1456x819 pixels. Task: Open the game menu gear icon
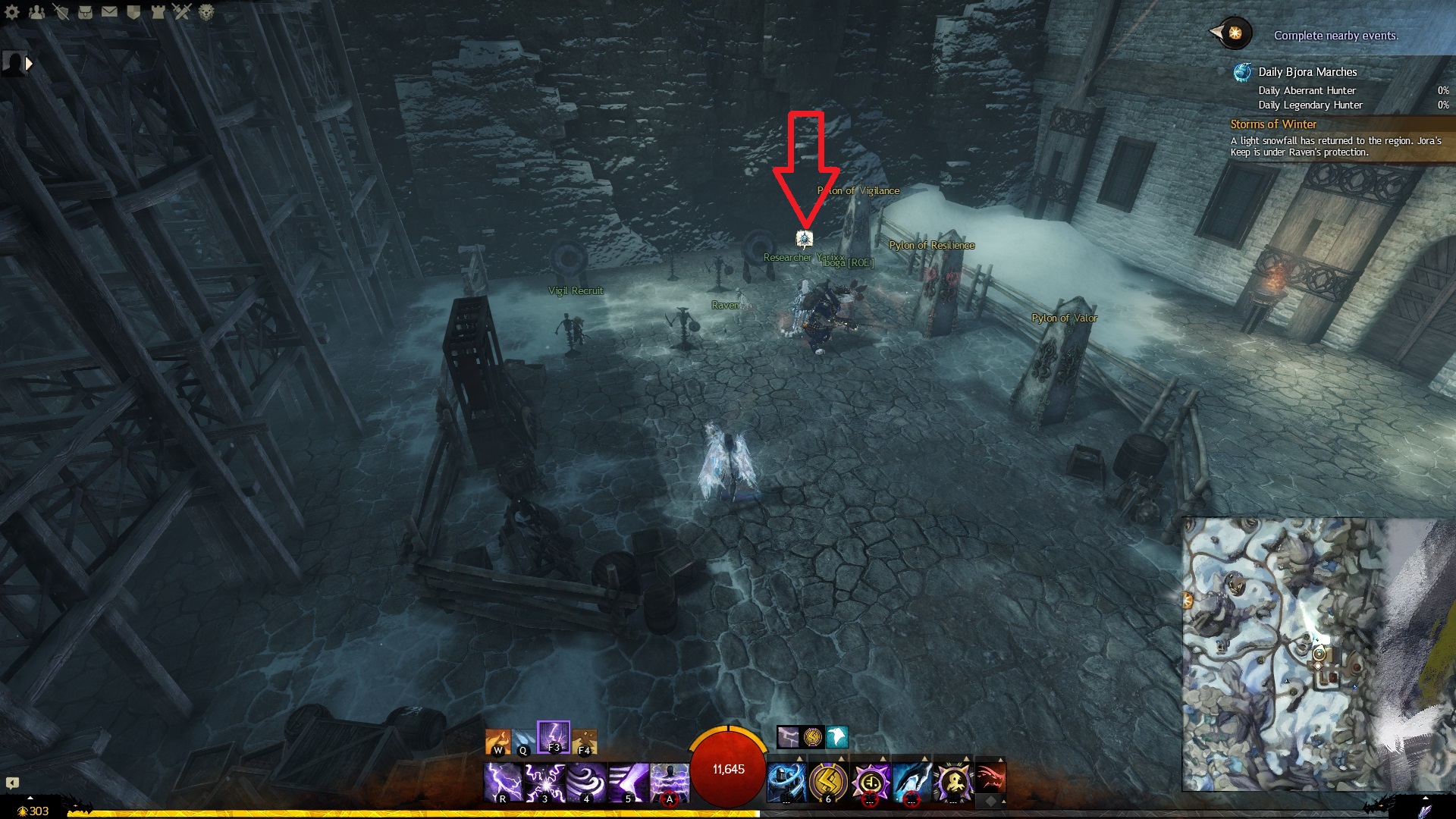click(12, 12)
